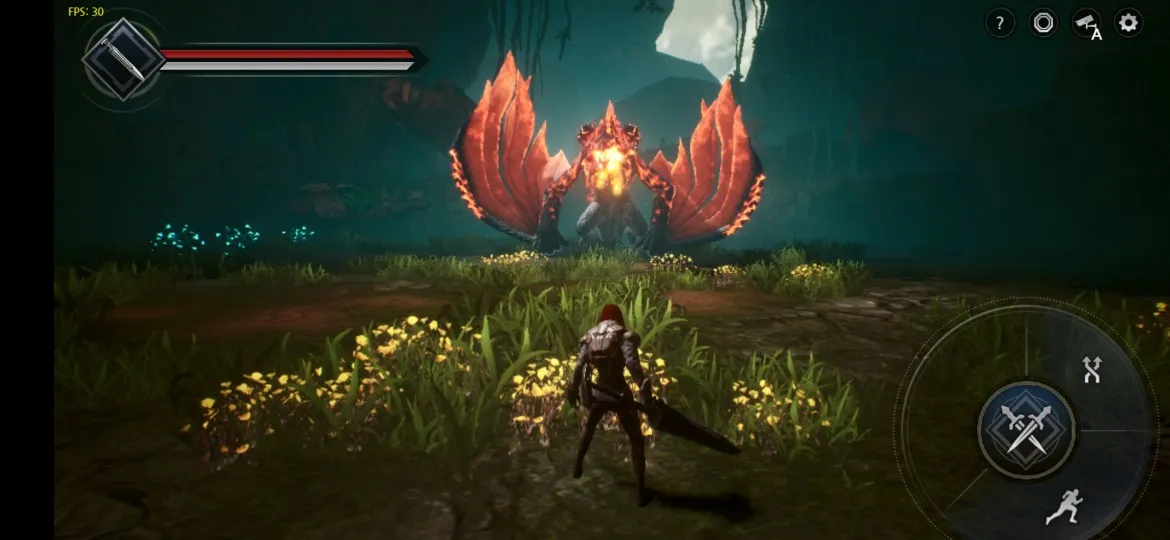Attack with the crossed swords button
1170x540 pixels.
[x=1026, y=430]
